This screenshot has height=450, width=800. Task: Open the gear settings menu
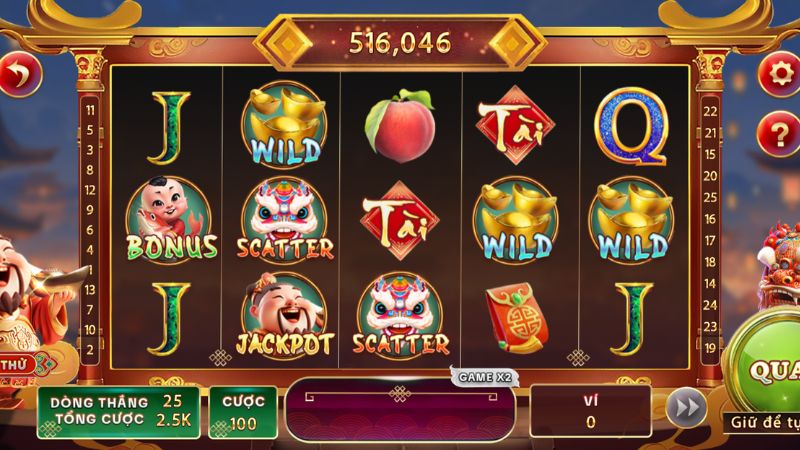777,72
